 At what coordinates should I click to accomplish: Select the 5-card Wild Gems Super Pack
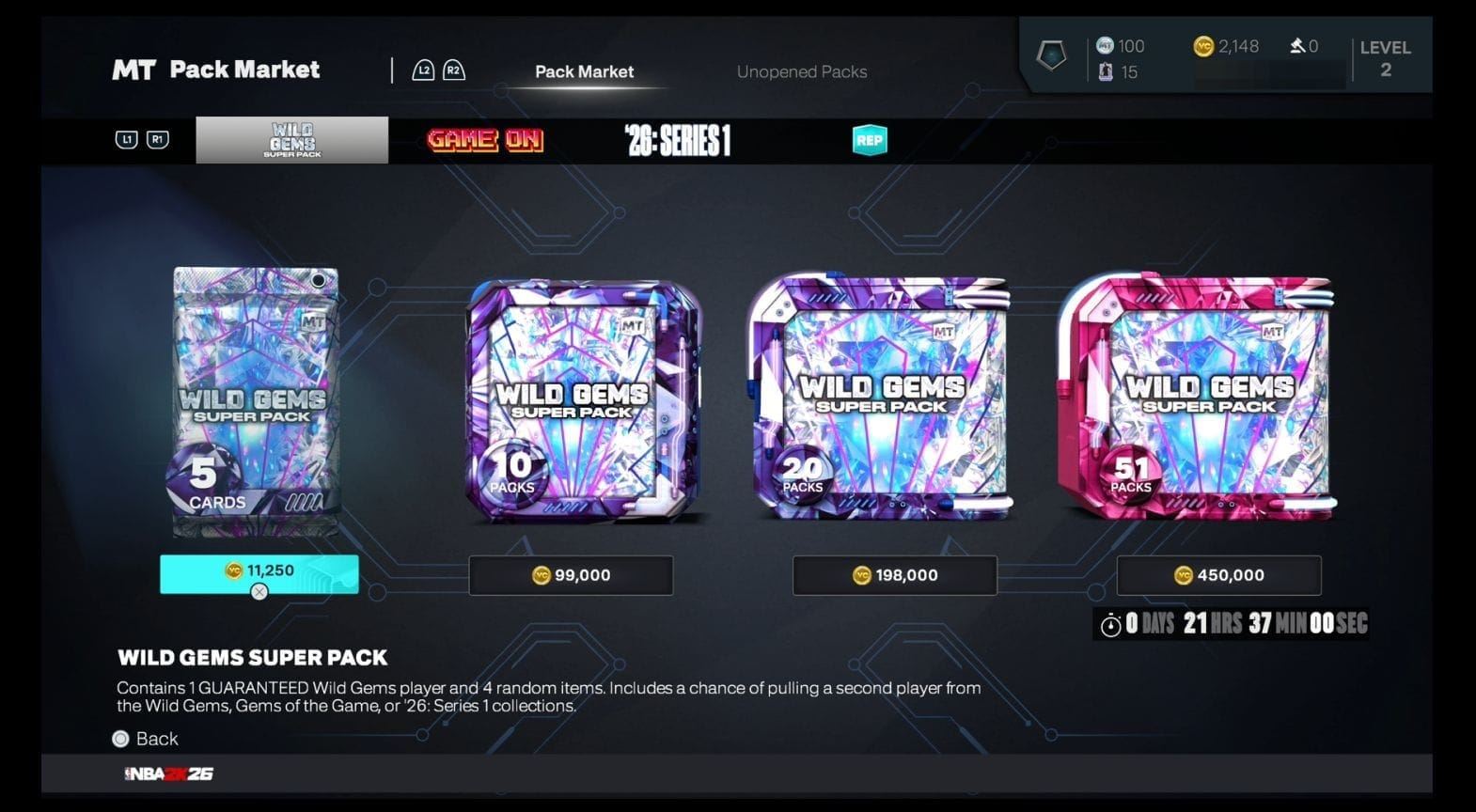[255, 402]
